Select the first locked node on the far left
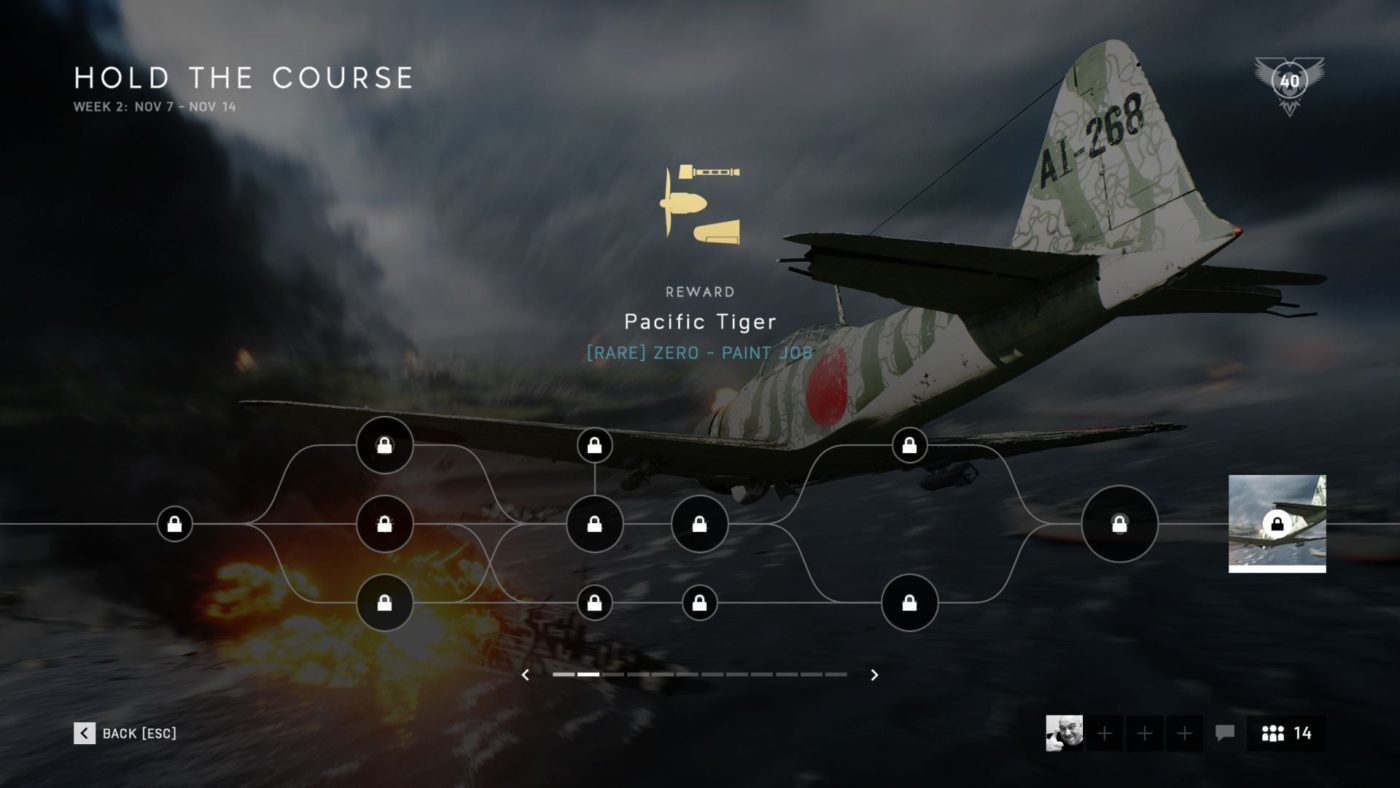The width and height of the screenshot is (1400, 788). tap(173, 524)
